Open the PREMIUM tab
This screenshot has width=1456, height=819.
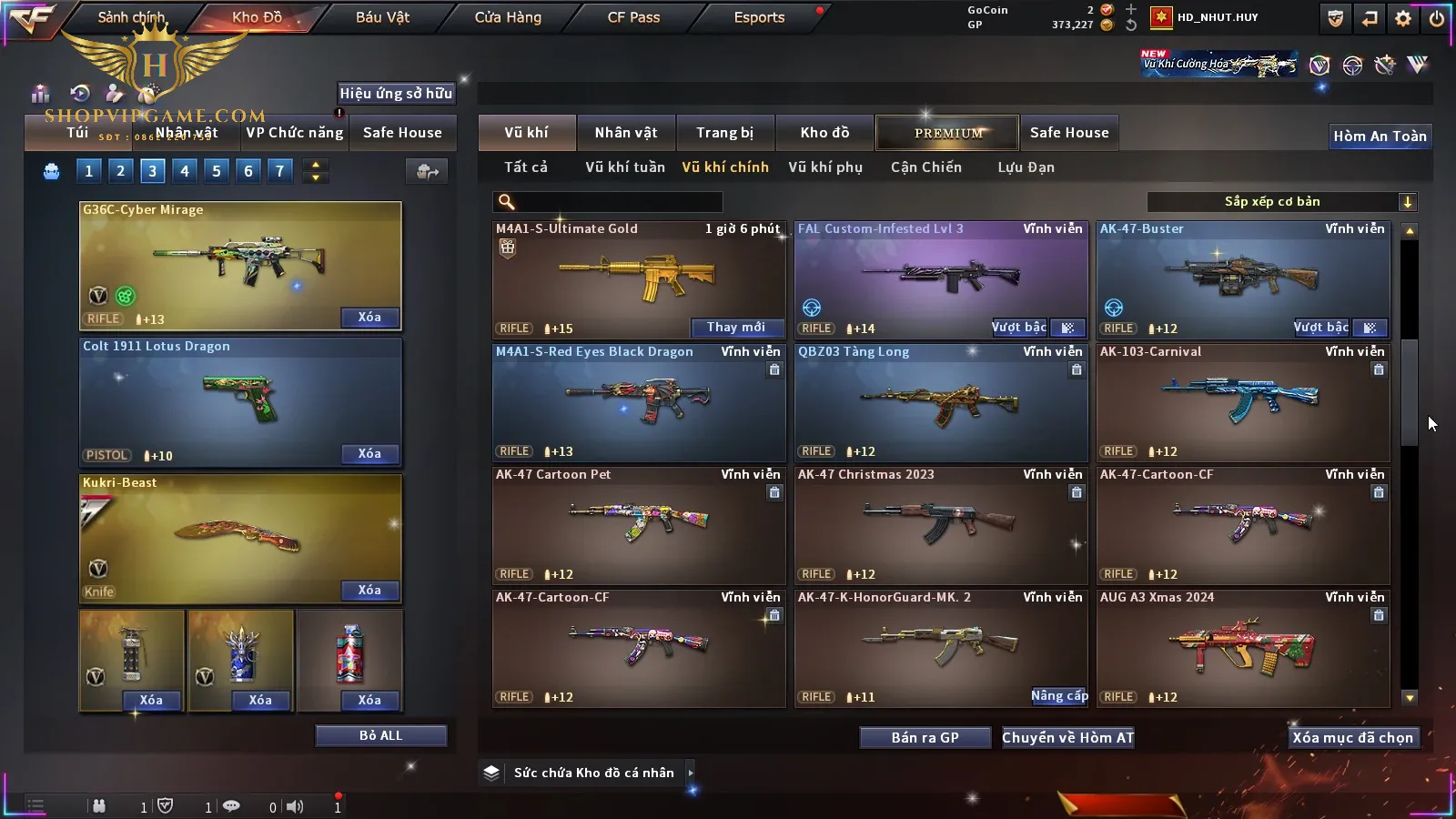pos(947,133)
